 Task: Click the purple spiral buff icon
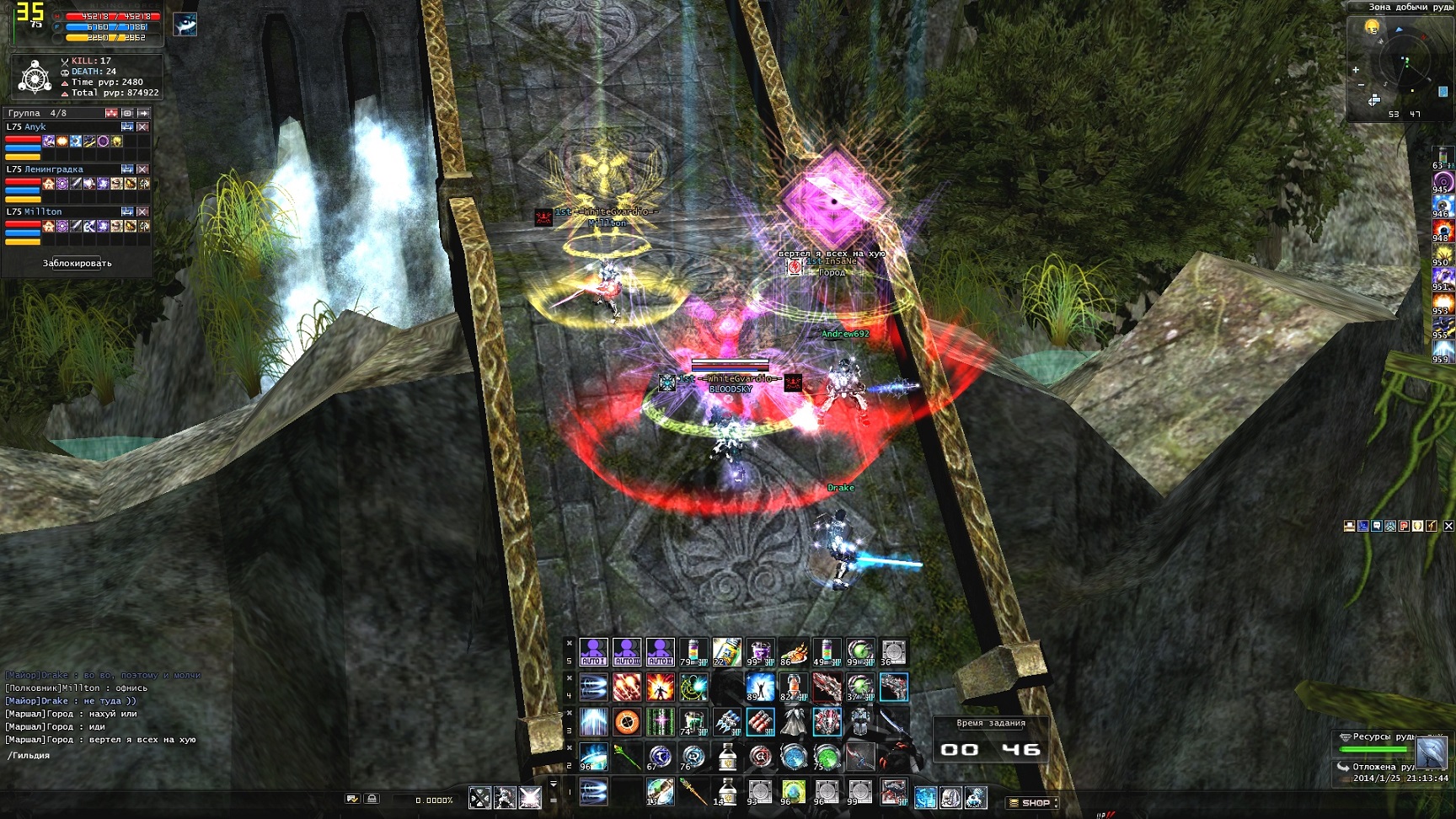point(1443,182)
